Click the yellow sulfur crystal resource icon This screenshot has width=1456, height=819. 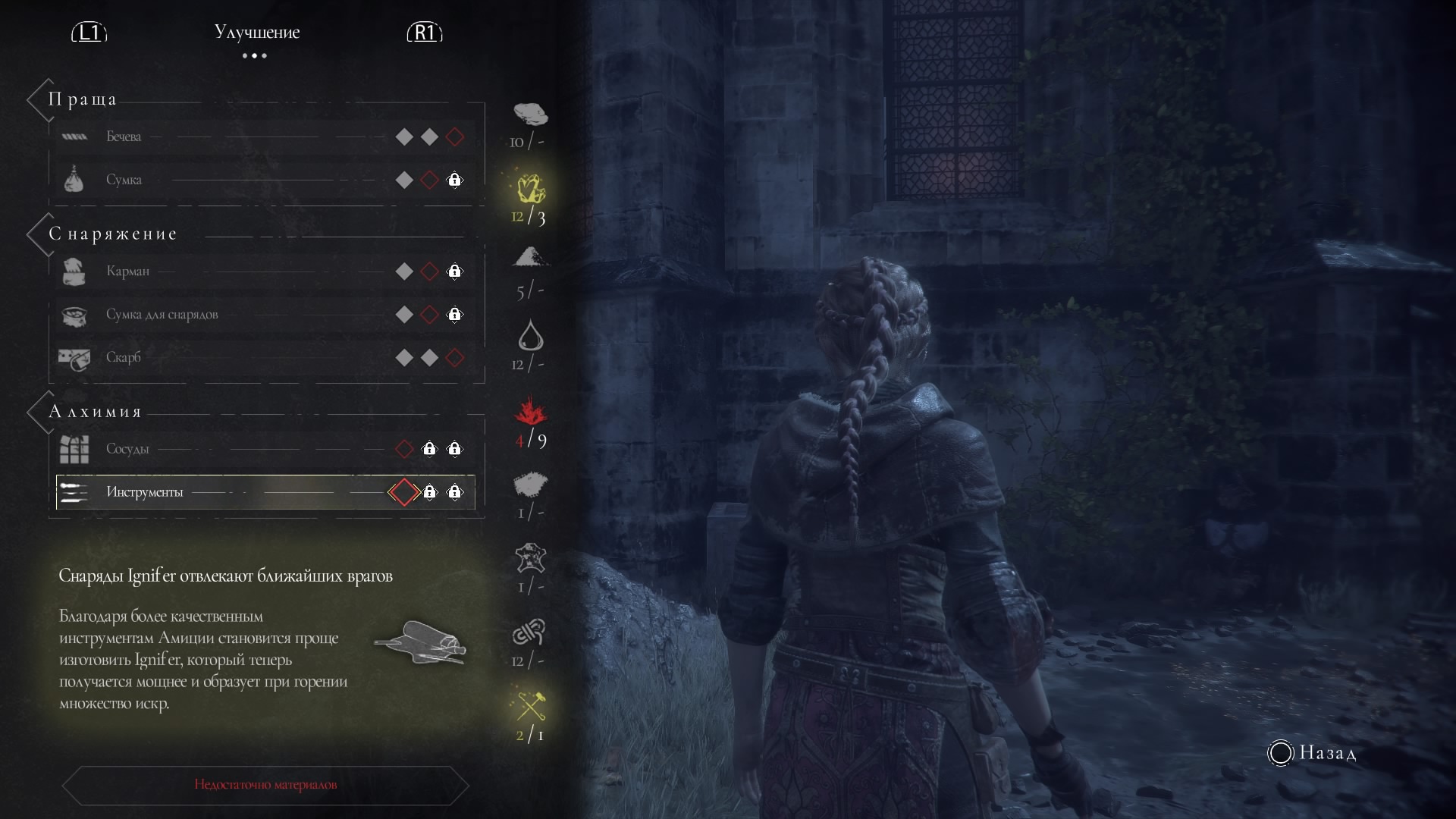coord(530,189)
